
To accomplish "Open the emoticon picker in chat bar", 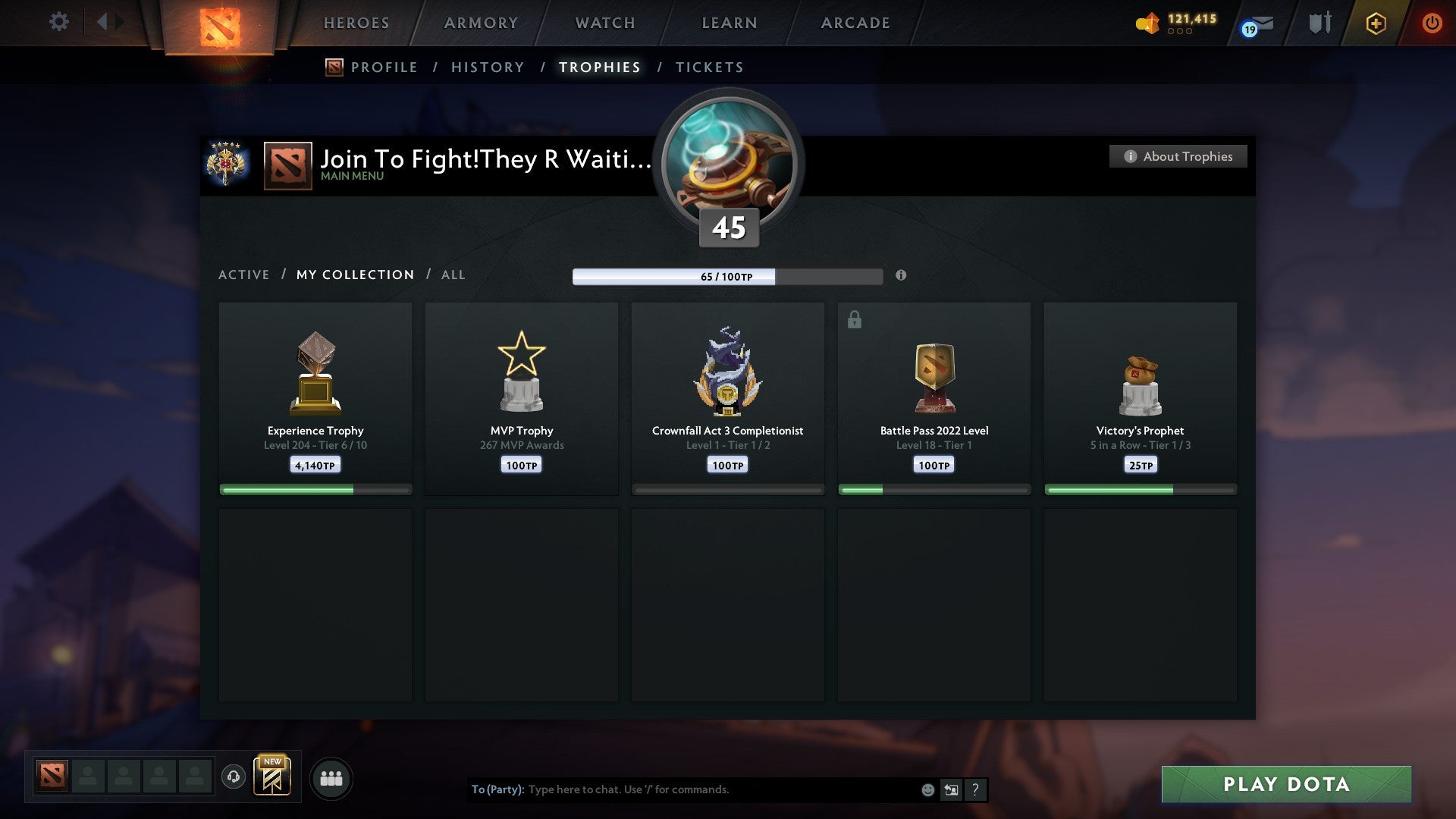I will [927, 789].
